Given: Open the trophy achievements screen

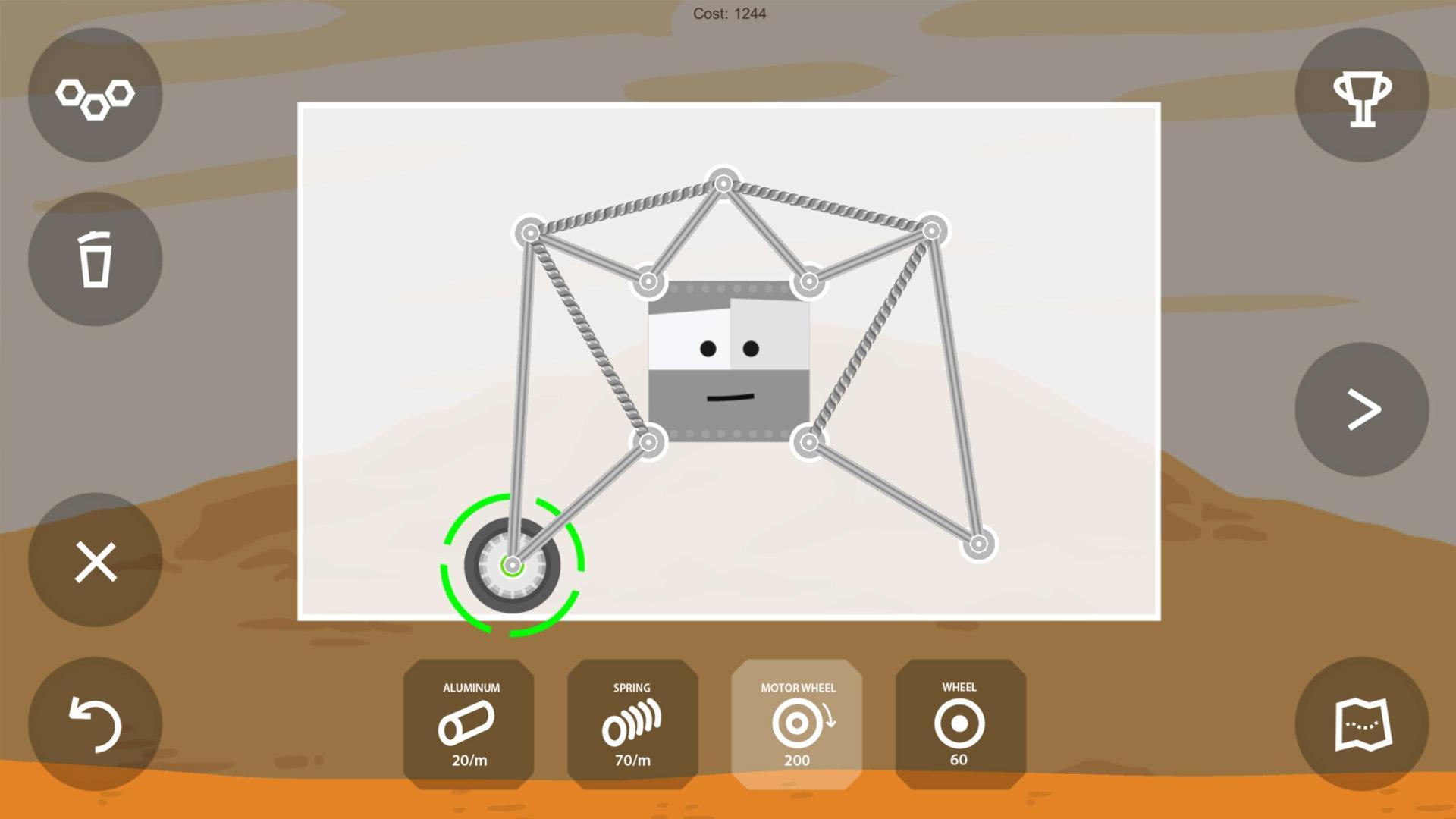Looking at the screenshot, I should 1361,94.
